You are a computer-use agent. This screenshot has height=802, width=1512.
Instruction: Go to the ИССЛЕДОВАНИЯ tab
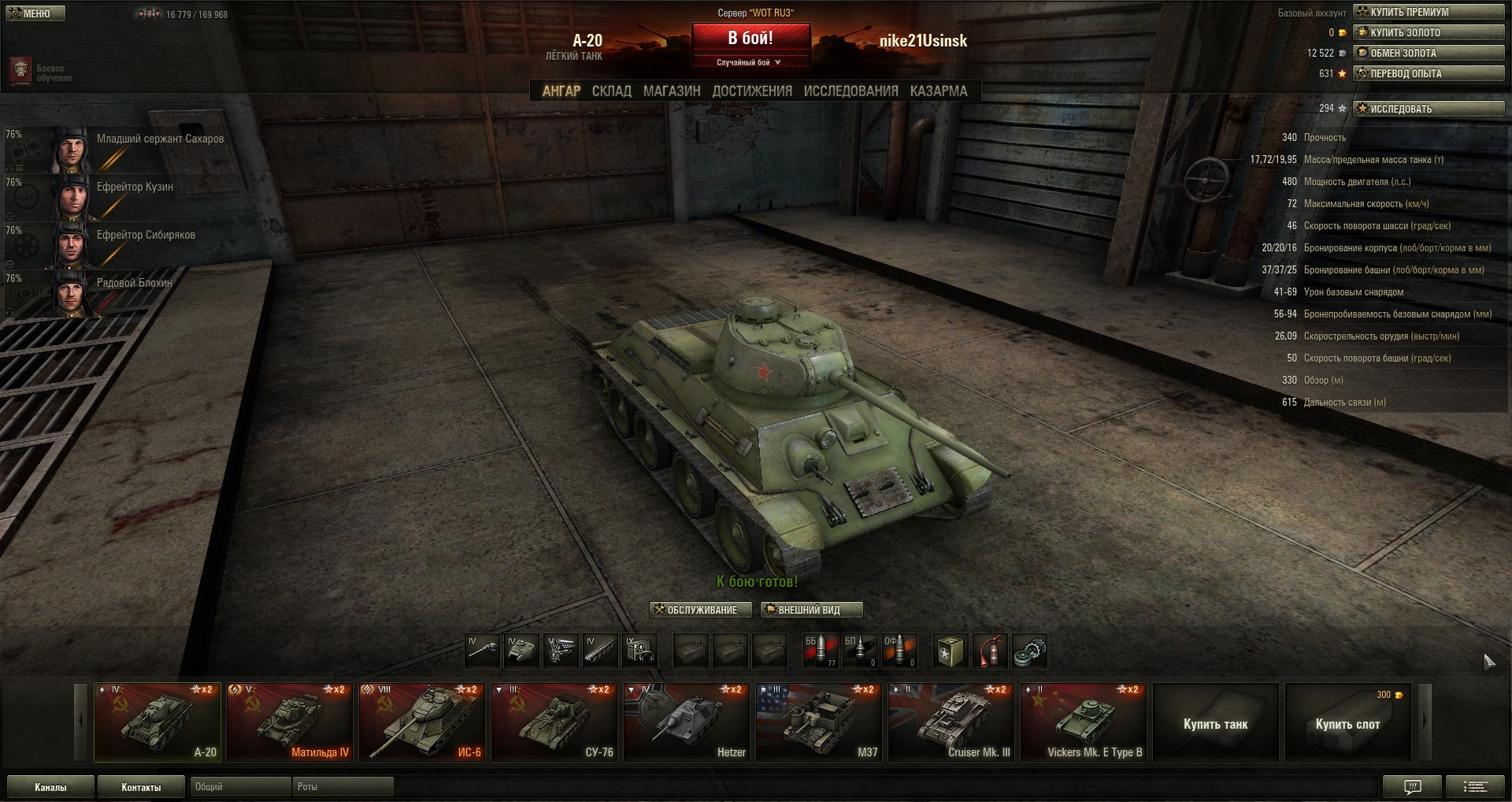850,91
